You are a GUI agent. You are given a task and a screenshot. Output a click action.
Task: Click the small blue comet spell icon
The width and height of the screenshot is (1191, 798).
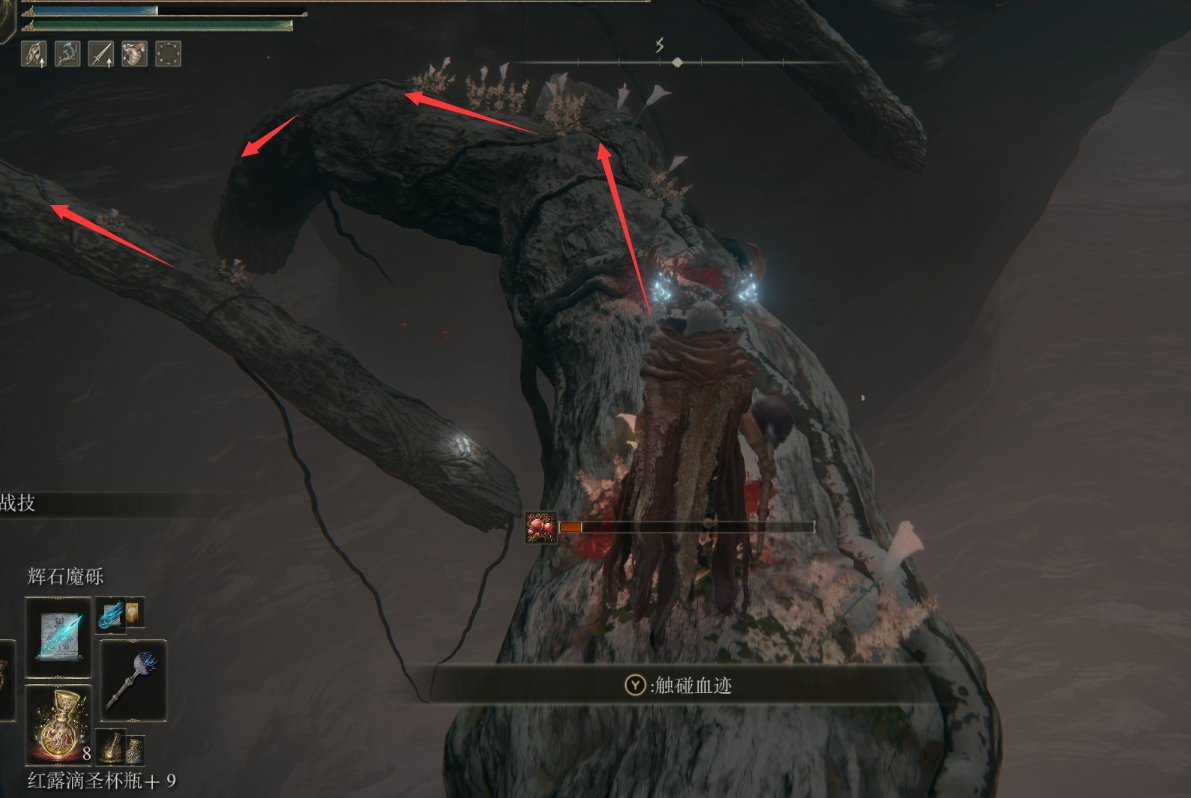coord(109,613)
